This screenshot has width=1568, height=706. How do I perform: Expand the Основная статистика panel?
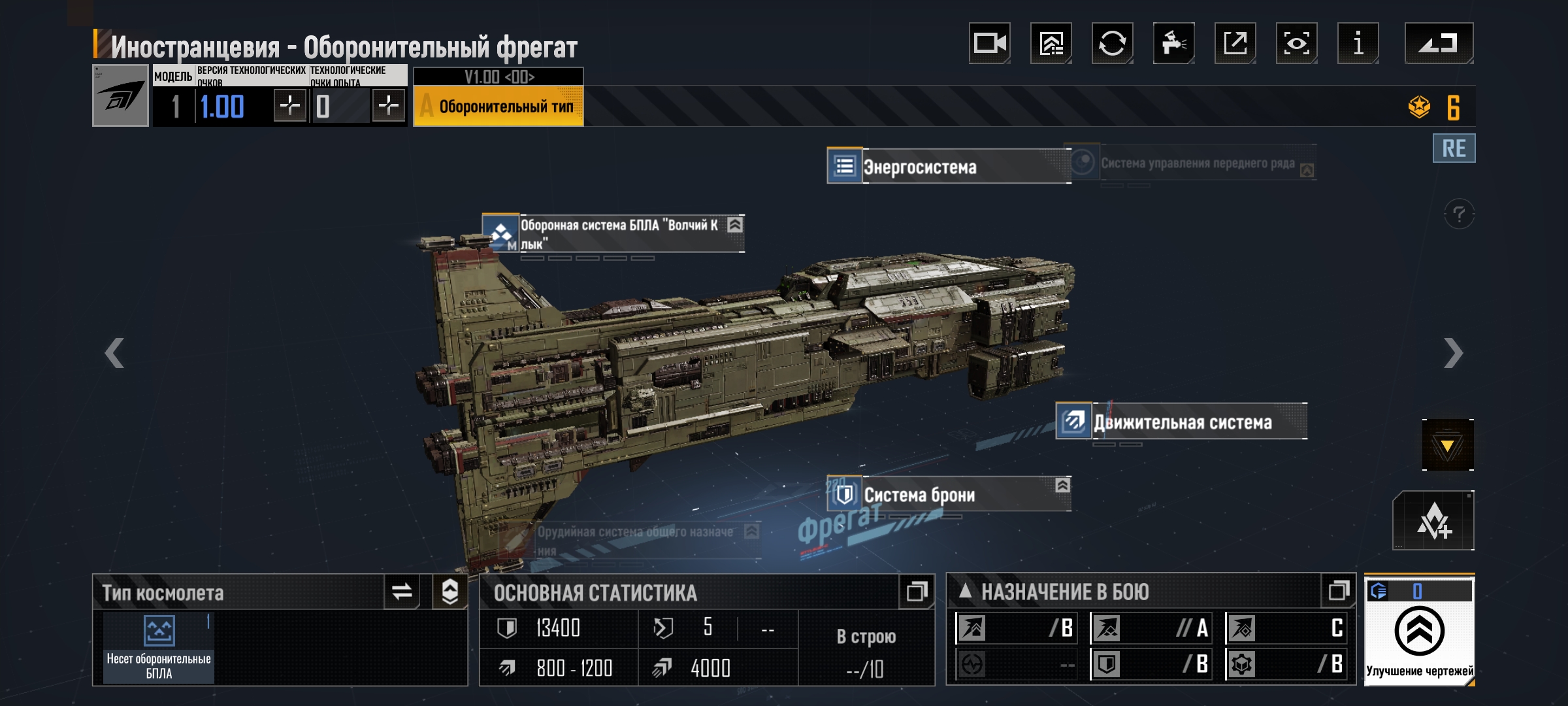point(916,592)
